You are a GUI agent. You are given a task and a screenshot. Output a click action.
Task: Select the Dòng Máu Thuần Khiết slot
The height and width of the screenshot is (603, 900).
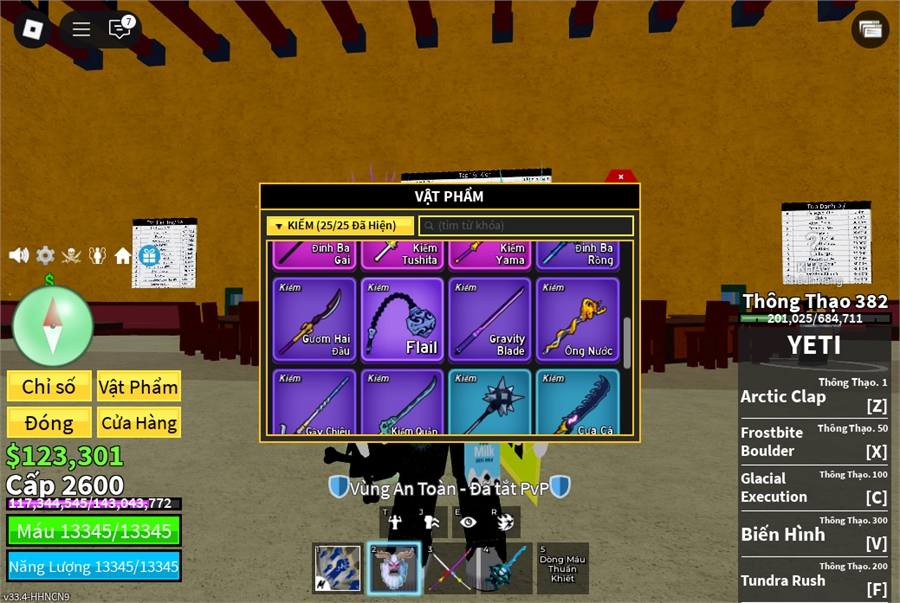click(562, 568)
